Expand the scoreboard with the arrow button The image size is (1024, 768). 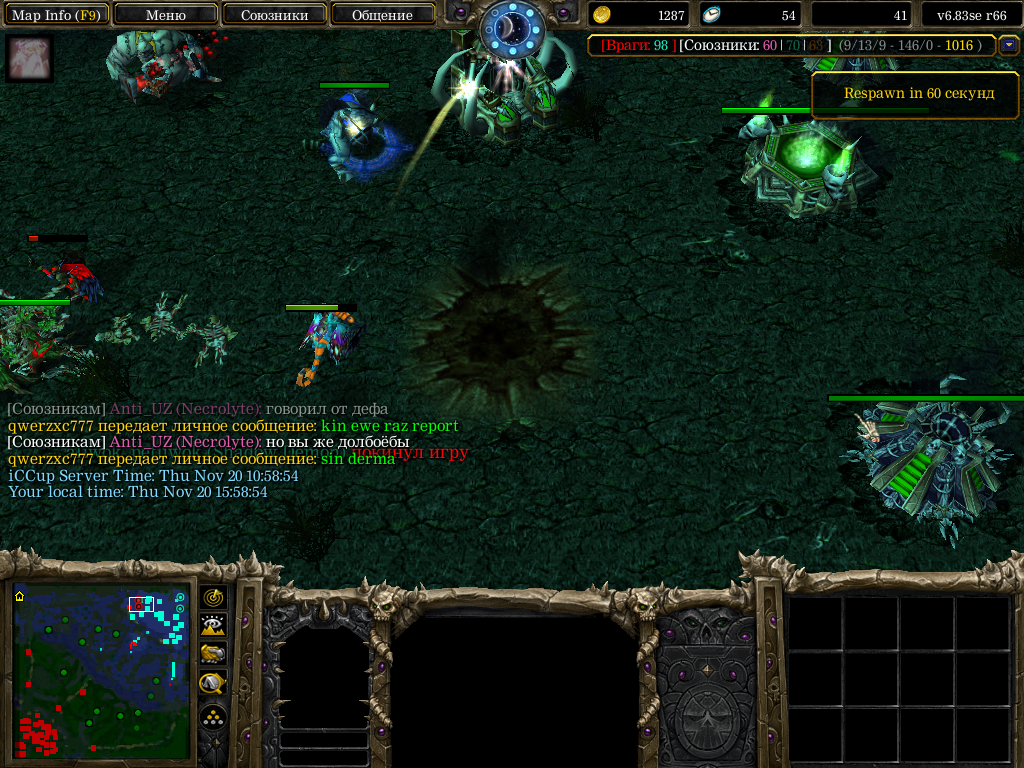pos(1009,45)
